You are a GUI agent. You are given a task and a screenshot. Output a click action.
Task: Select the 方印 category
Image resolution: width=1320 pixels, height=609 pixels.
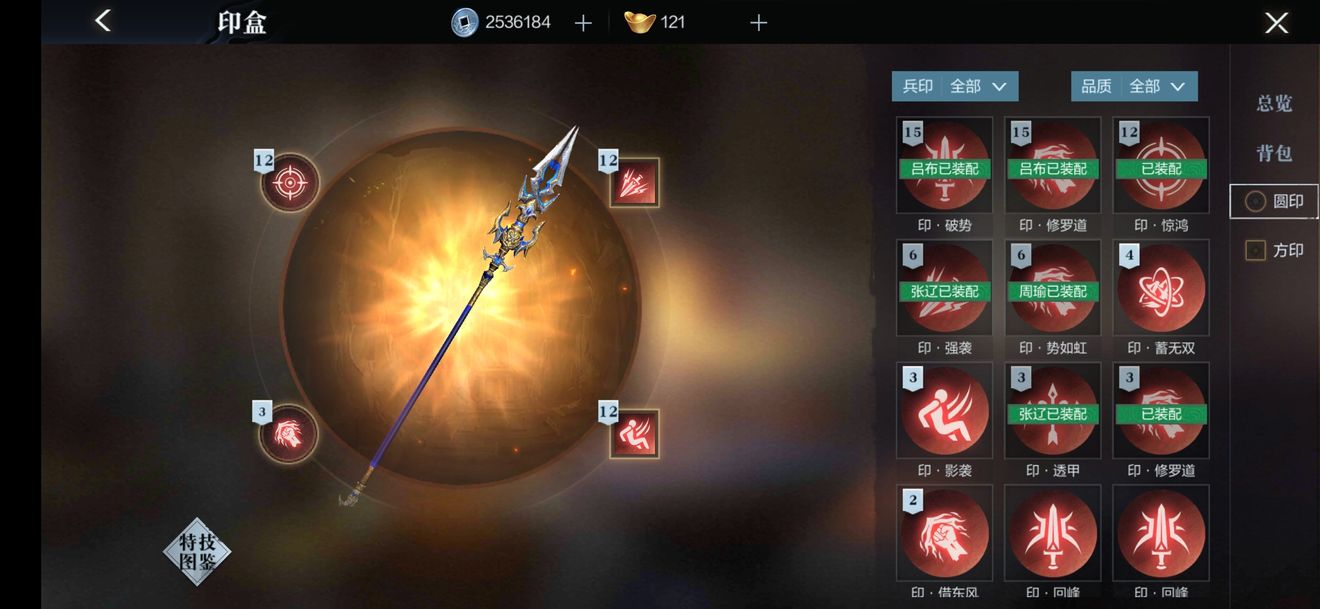click(1275, 250)
